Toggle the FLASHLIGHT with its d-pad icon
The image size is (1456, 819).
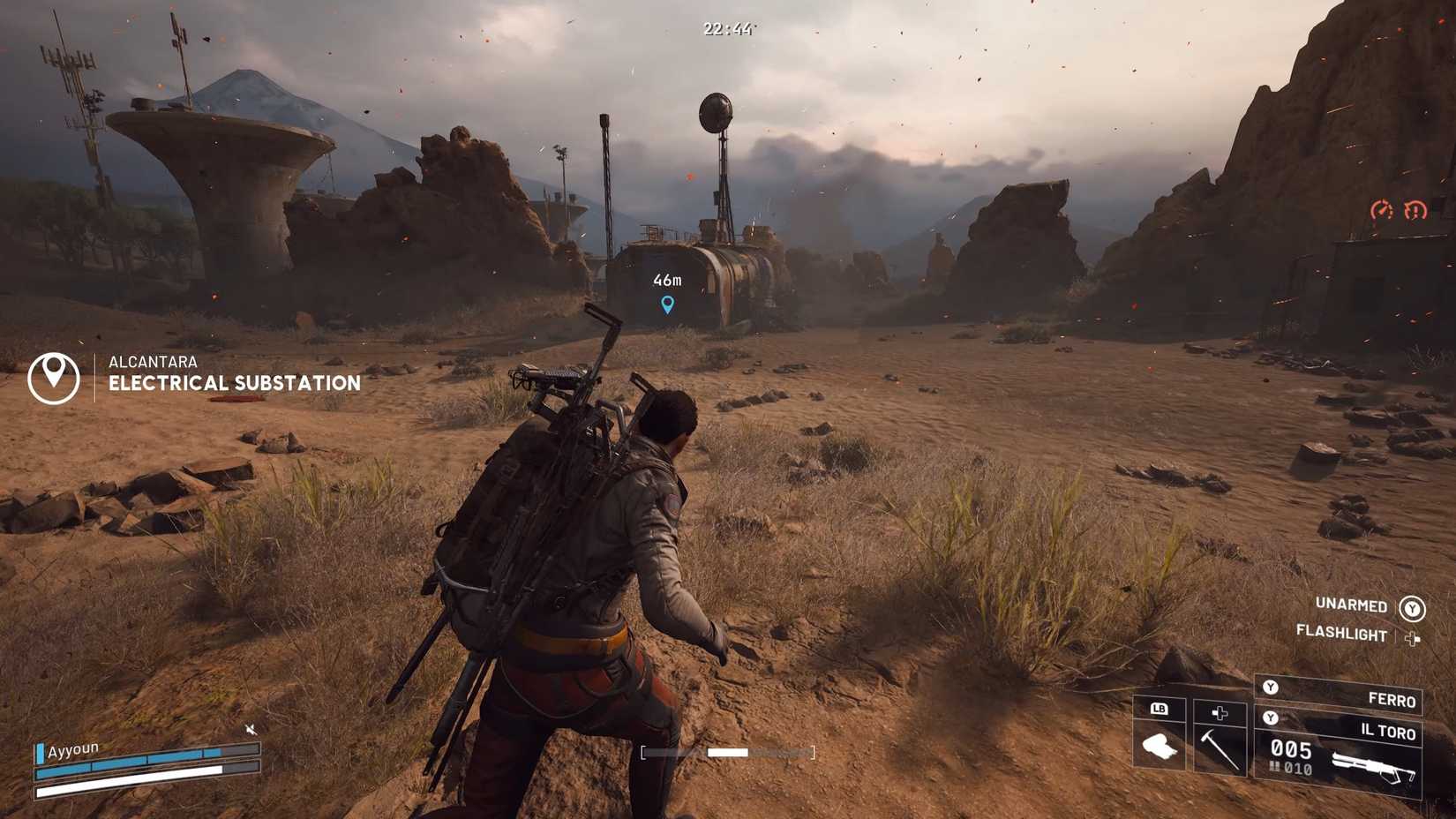coord(1413,639)
